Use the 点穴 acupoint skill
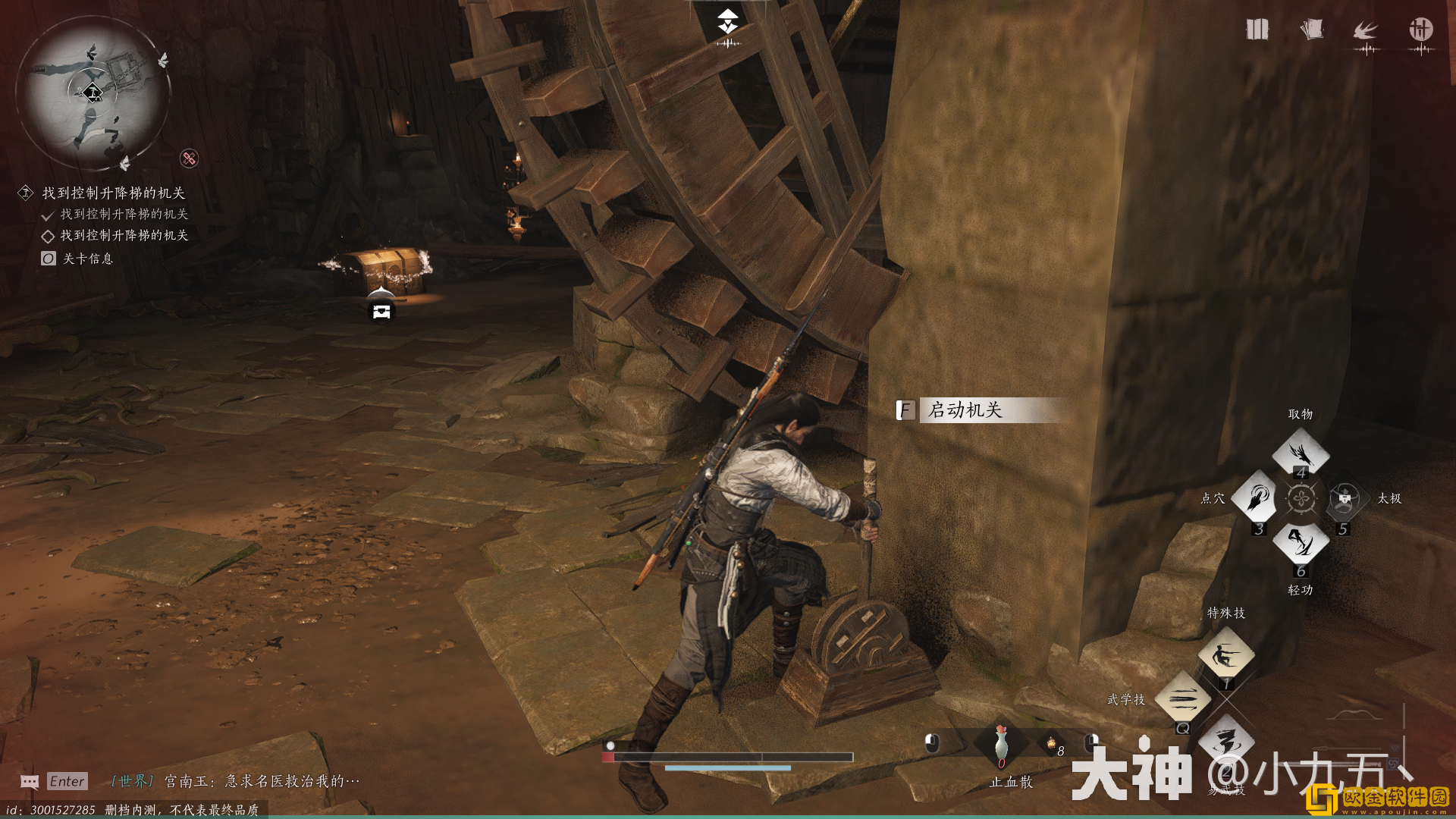This screenshot has width=1456, height=819. coord(1257,497)
